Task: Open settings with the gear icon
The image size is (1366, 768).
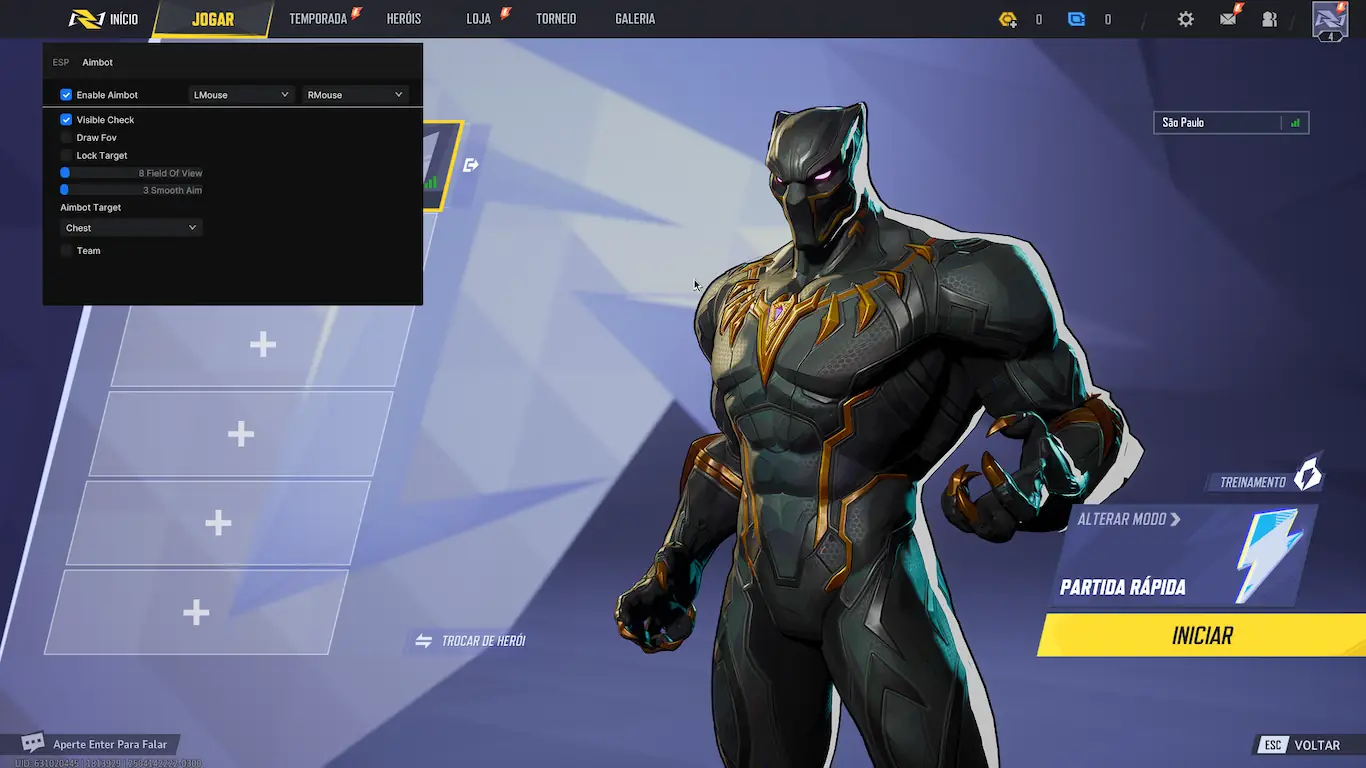Action: click(1185, 19)
